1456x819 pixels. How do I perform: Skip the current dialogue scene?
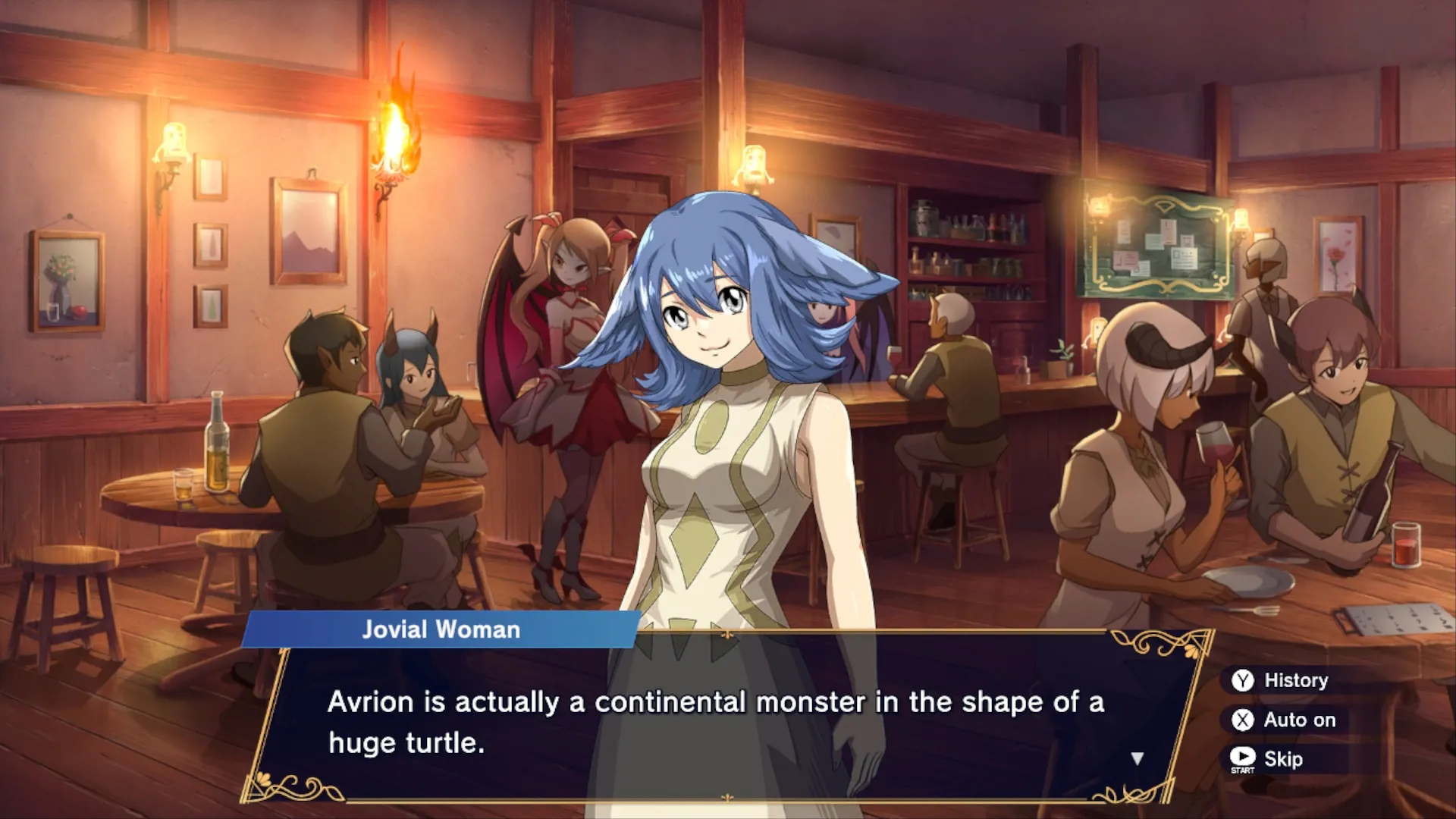(x=1268, y=758)
